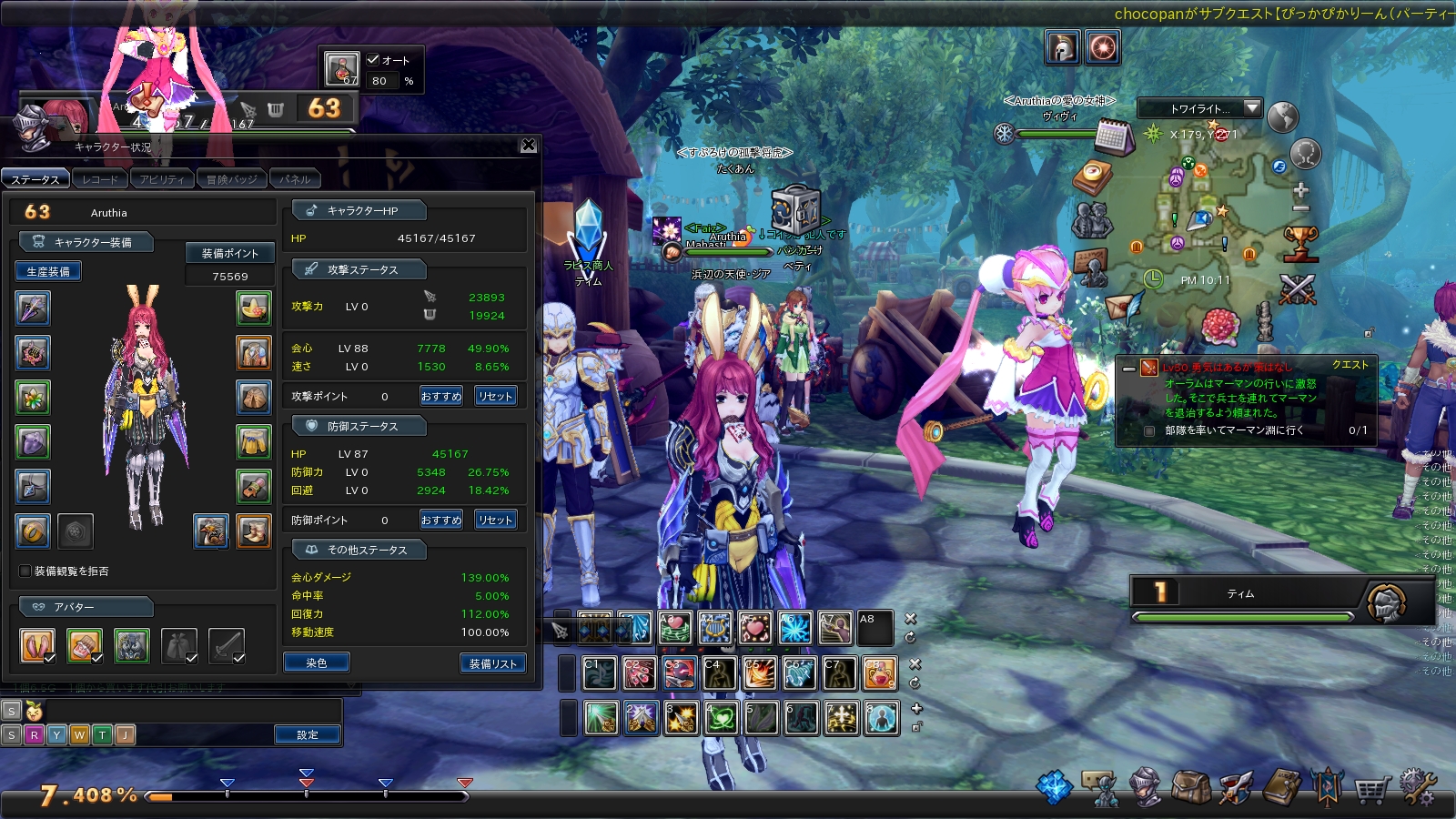This screenshot has height=819, width=1456.
Task: Click おすすめ next to 攻撃ポイント
Action: pos(441,396)
